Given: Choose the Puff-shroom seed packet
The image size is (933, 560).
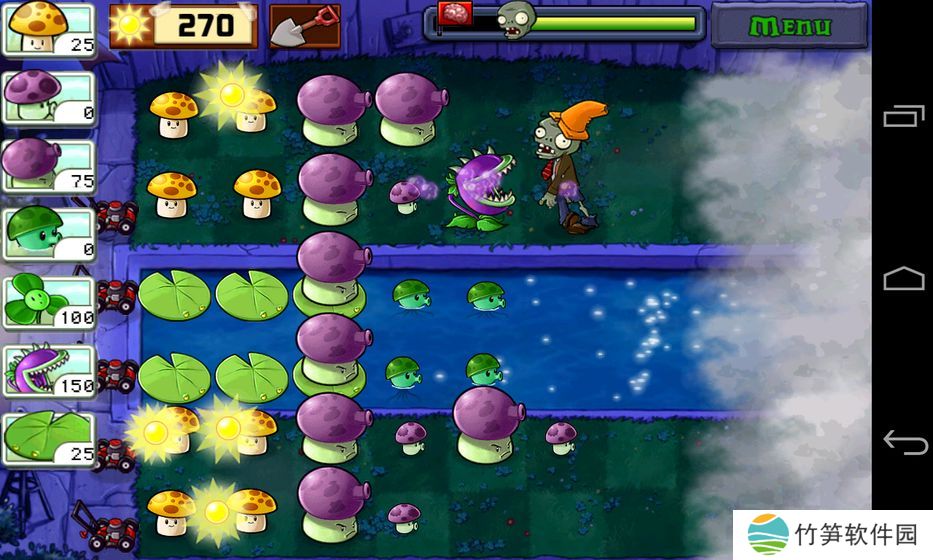Looking at the screenshot, I should (49, 98).
